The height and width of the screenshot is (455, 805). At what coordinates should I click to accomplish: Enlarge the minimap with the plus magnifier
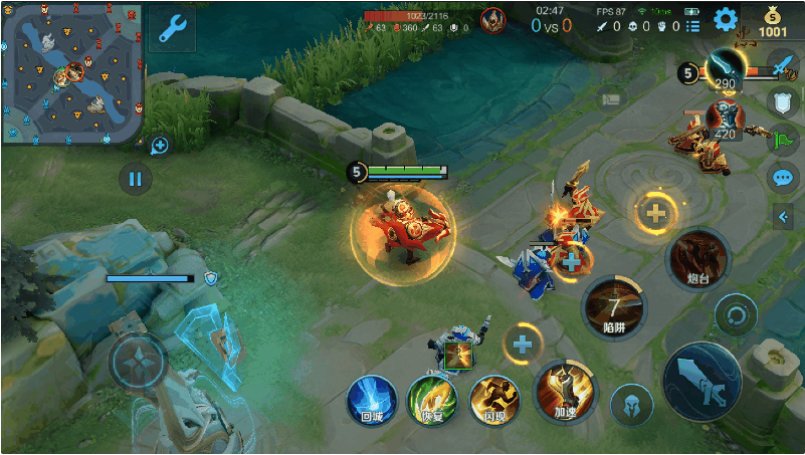pos(158,146)
